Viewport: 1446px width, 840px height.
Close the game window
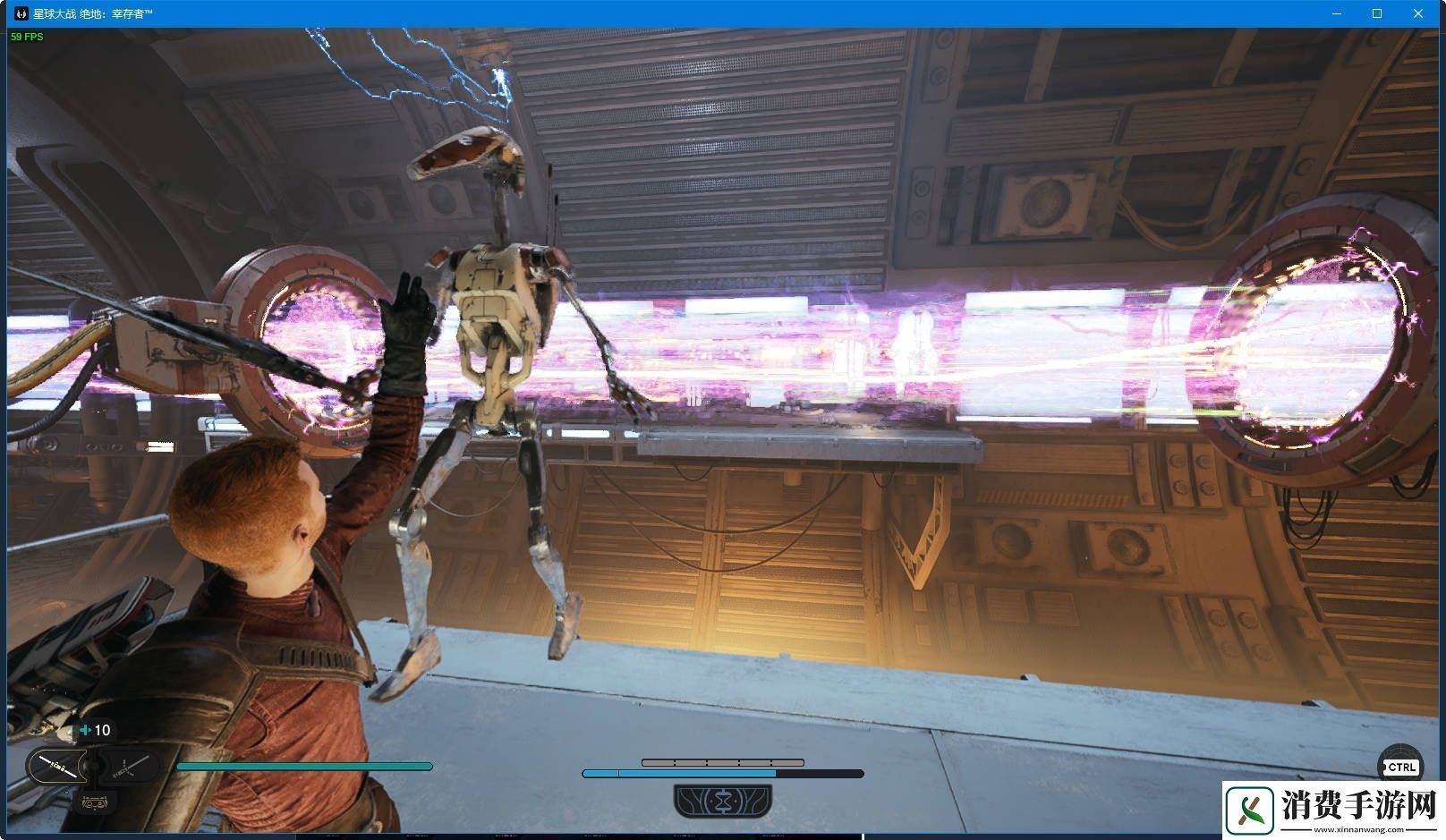tap(1418, 13)
